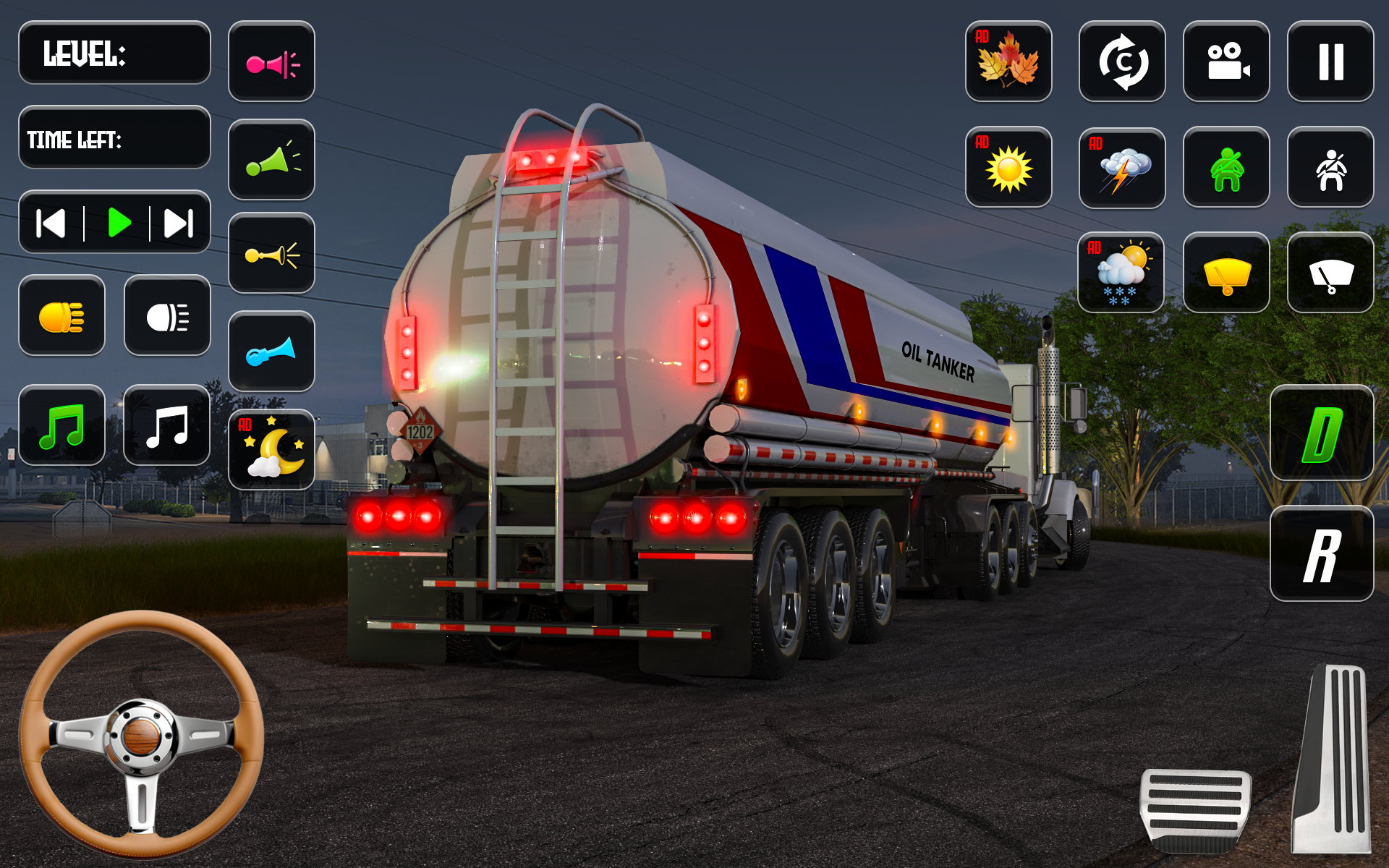Switch the camera view
This screenshot has height=868, width=1389.
coord(1226,61)
